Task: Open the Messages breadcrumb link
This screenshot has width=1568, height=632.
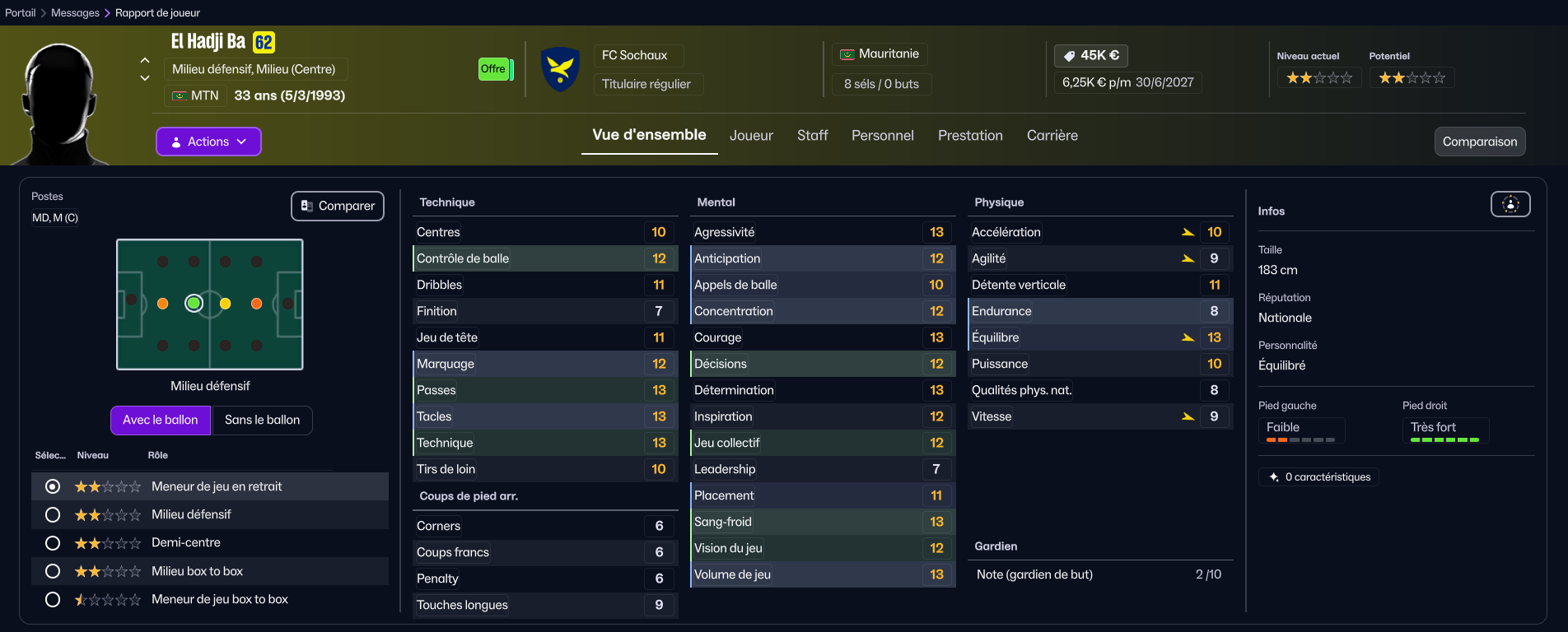Action: pyautogui.click(x=75, y=12)
